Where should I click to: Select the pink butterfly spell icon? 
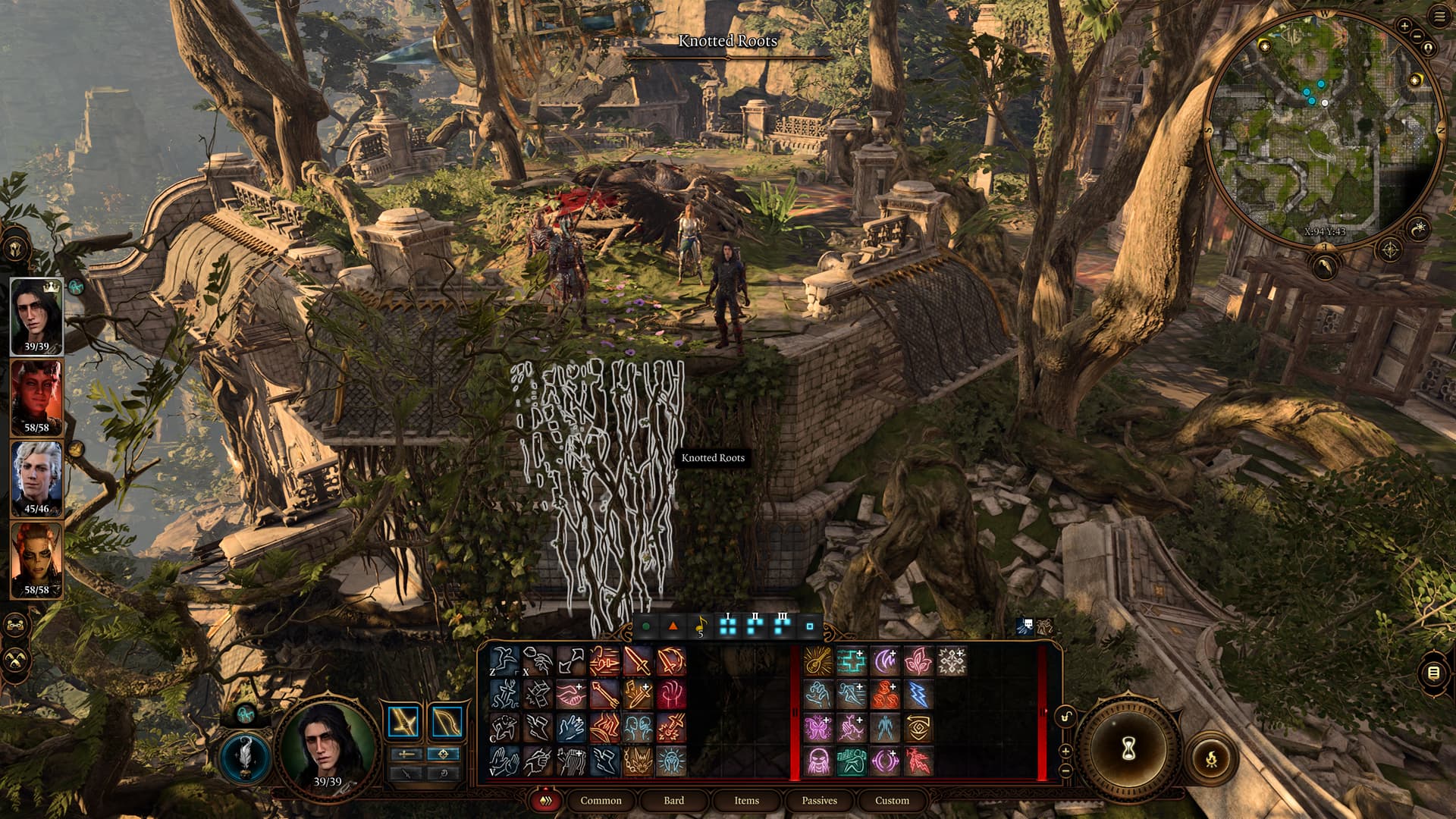click(x=818, y=727)
